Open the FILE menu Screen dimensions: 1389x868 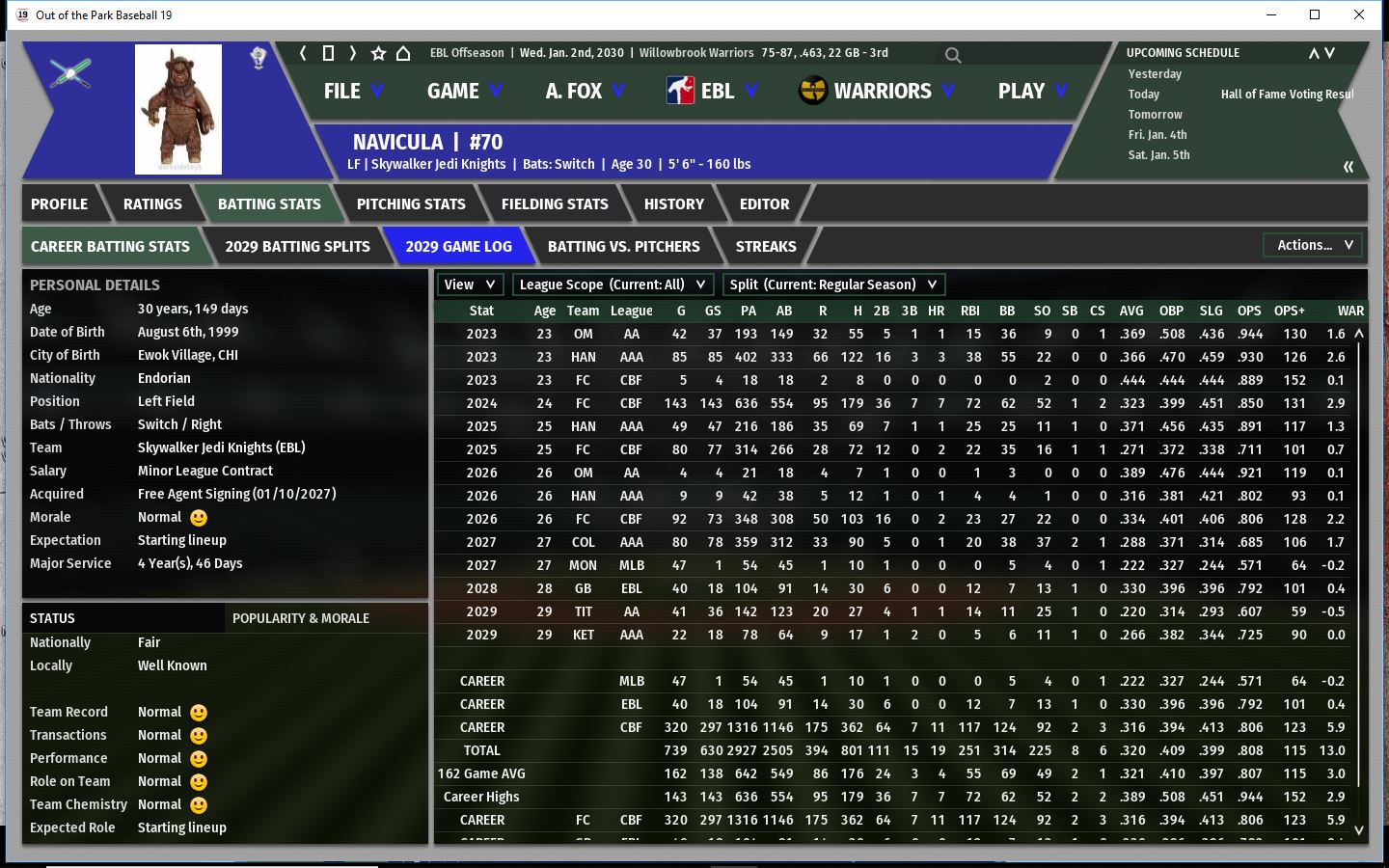353,92
